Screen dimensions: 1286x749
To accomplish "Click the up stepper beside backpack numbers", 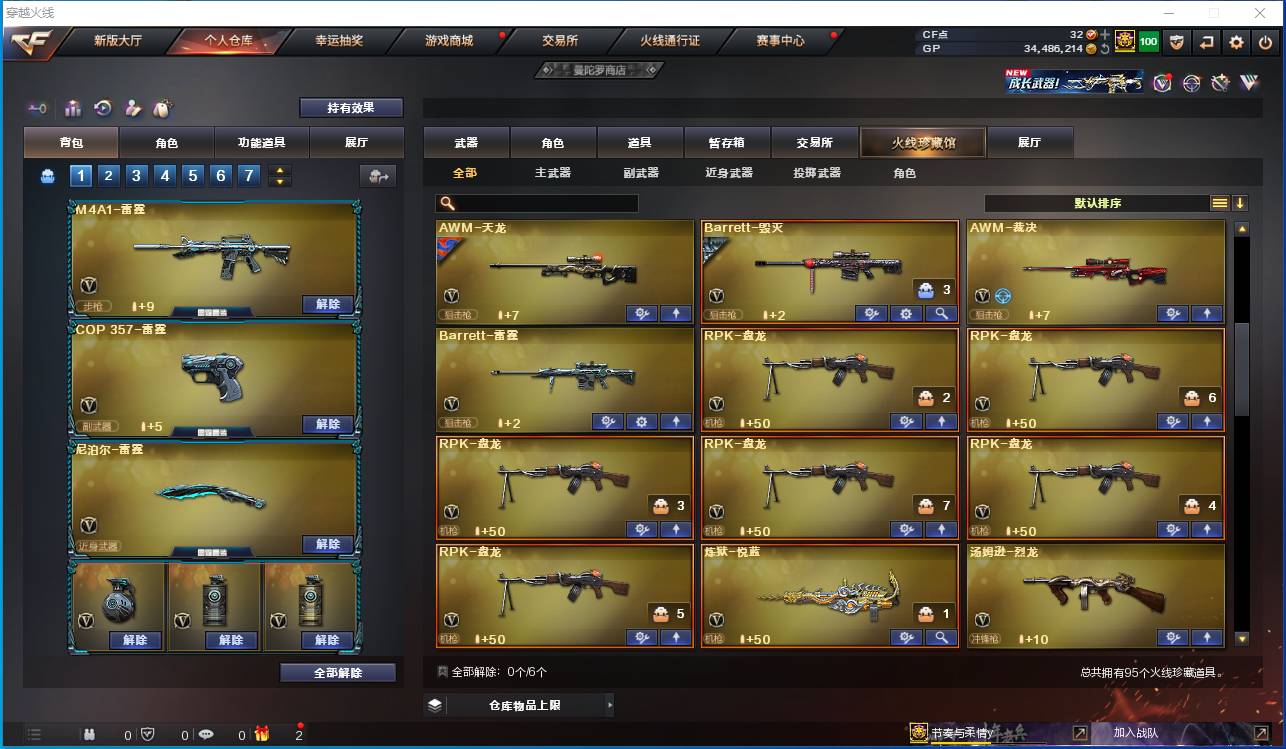I will [280, 169].
